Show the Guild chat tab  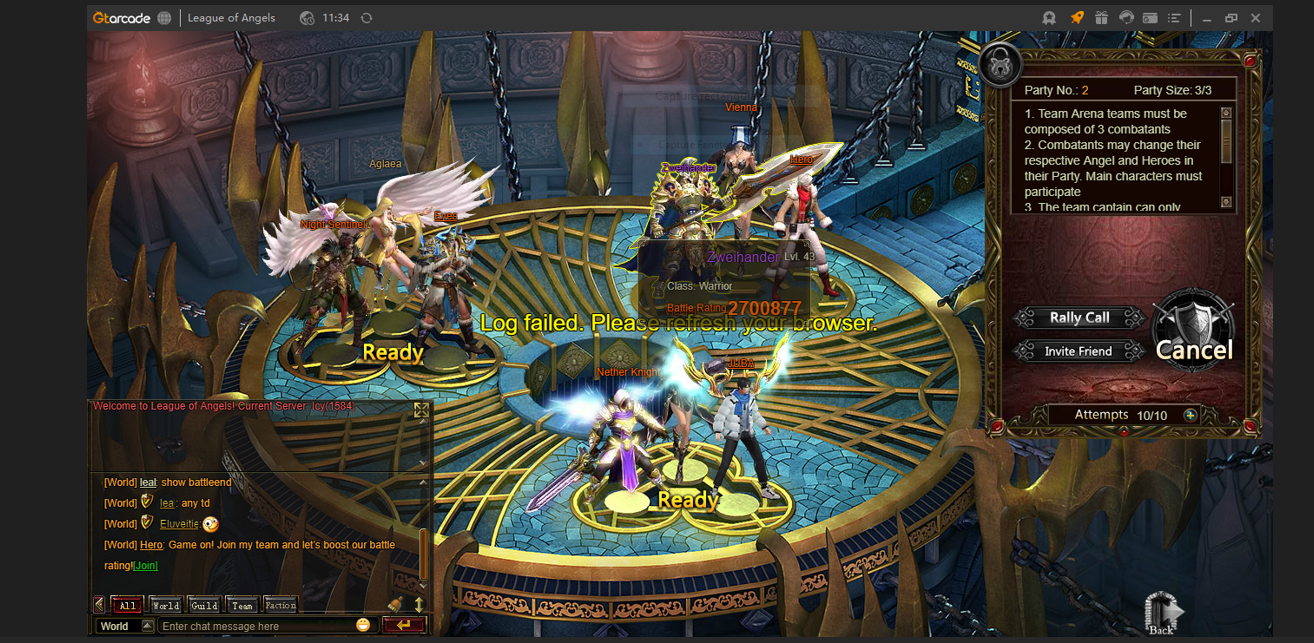[x=204, y=605]
